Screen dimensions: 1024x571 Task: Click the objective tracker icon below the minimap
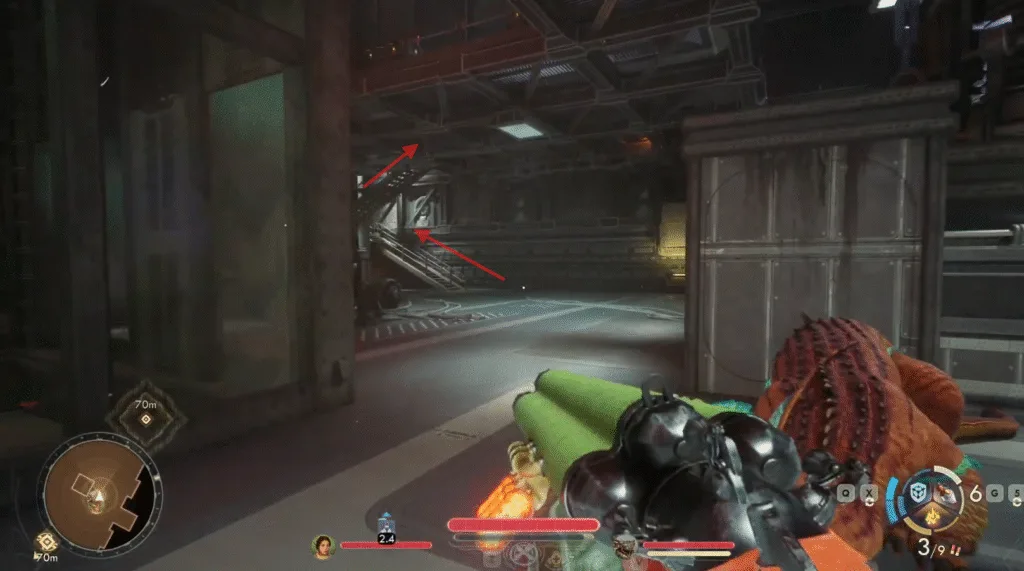45,541
